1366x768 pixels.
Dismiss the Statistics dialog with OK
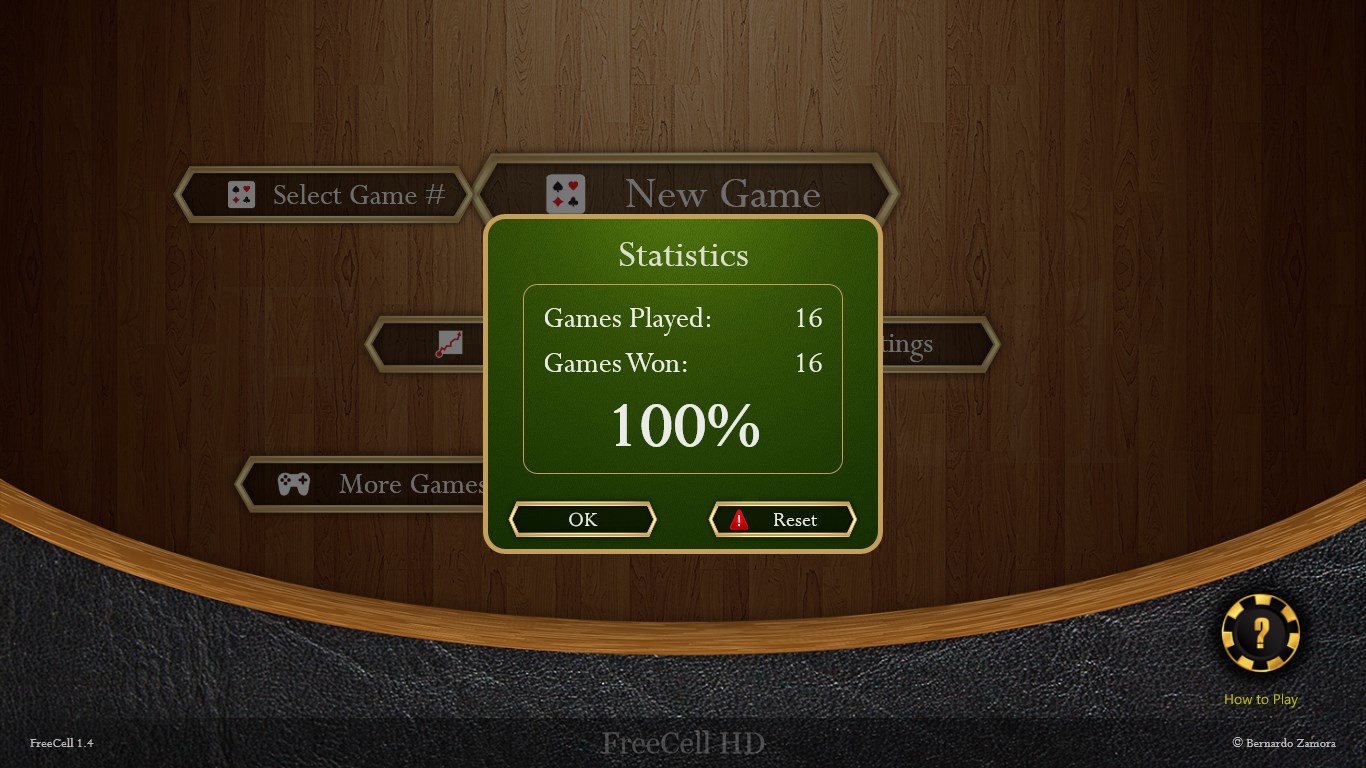point(583,519)
